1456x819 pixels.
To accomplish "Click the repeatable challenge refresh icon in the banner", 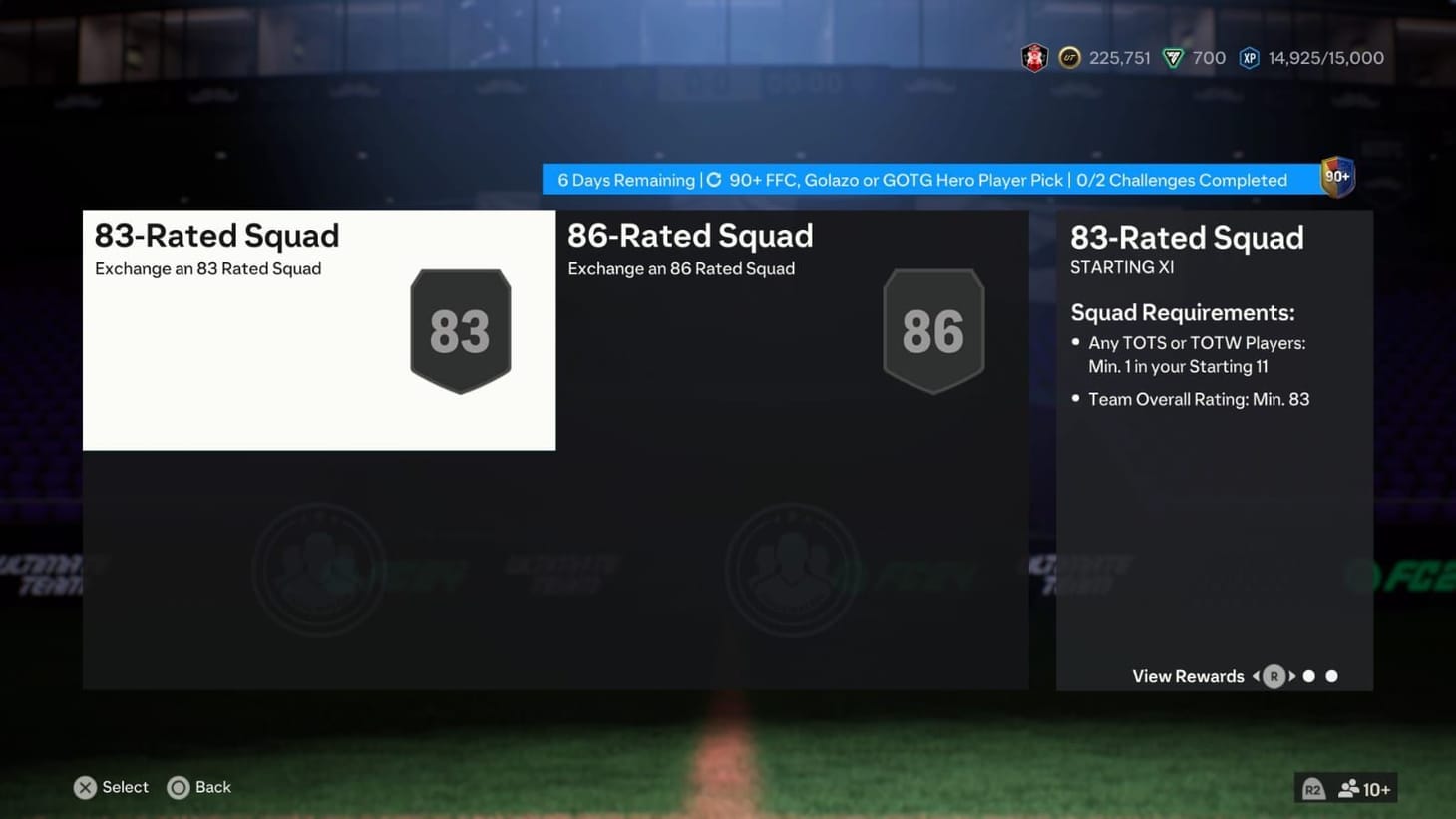I will [714, 180].
